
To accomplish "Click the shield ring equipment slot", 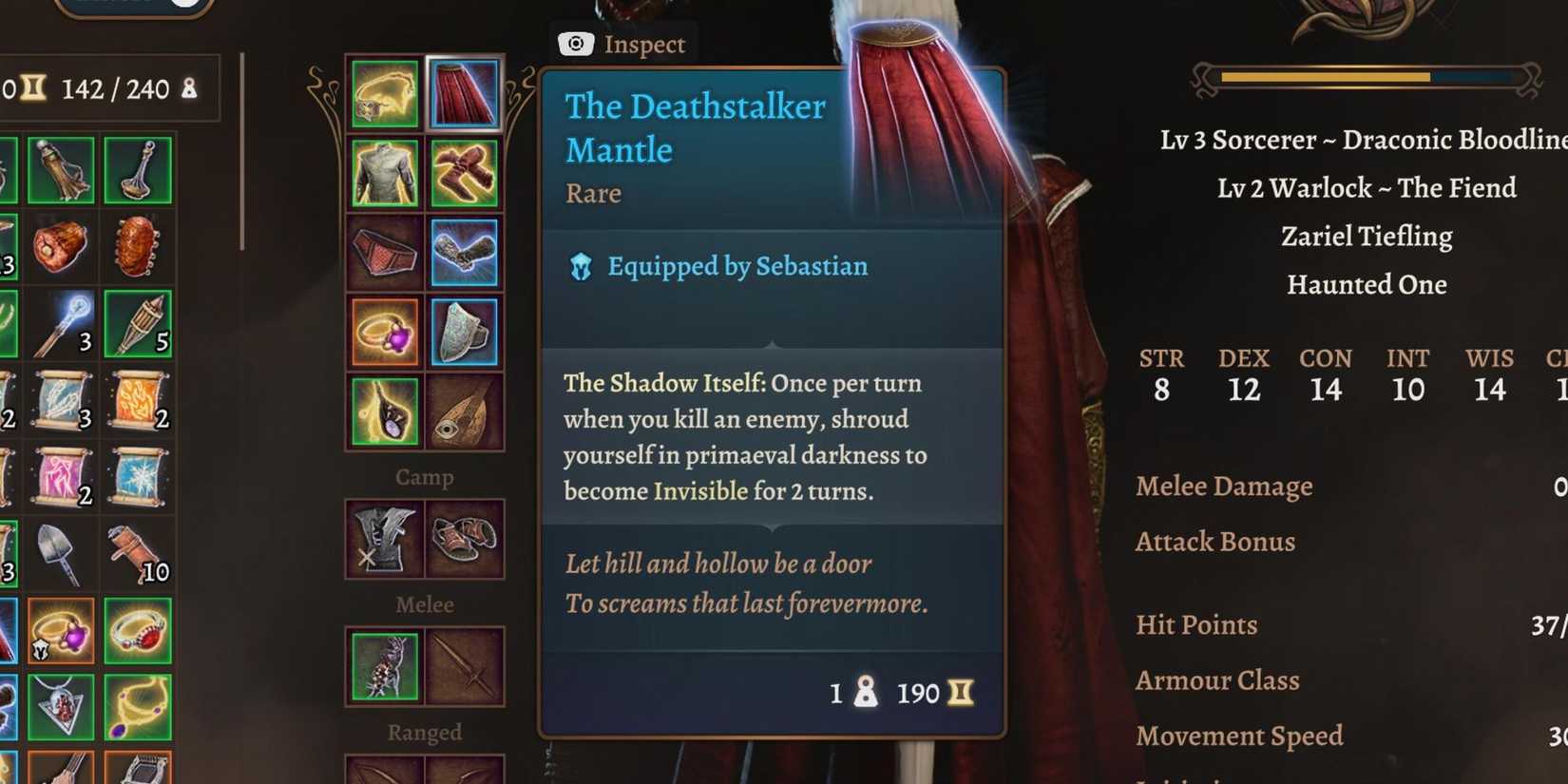I will pyautogui.click(x=465, y=331).
